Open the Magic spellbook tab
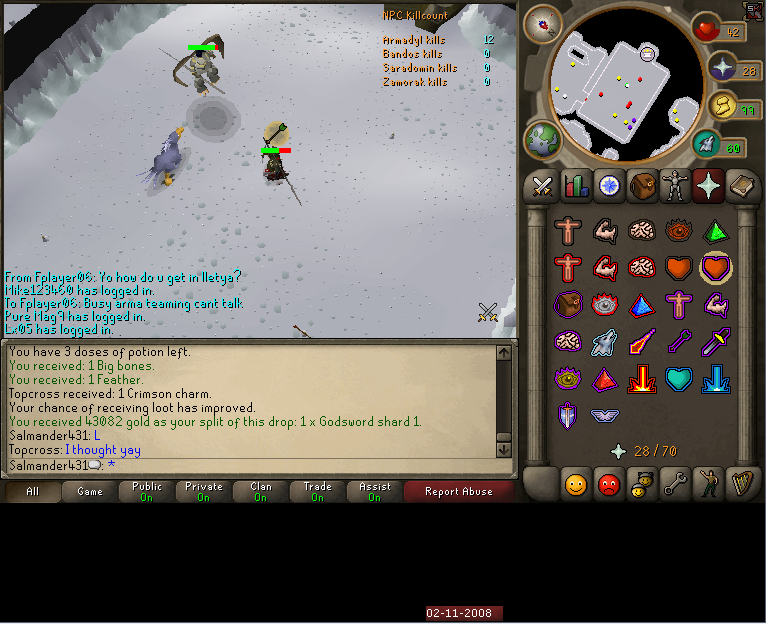The image size is (766, 624). point(743,186)
